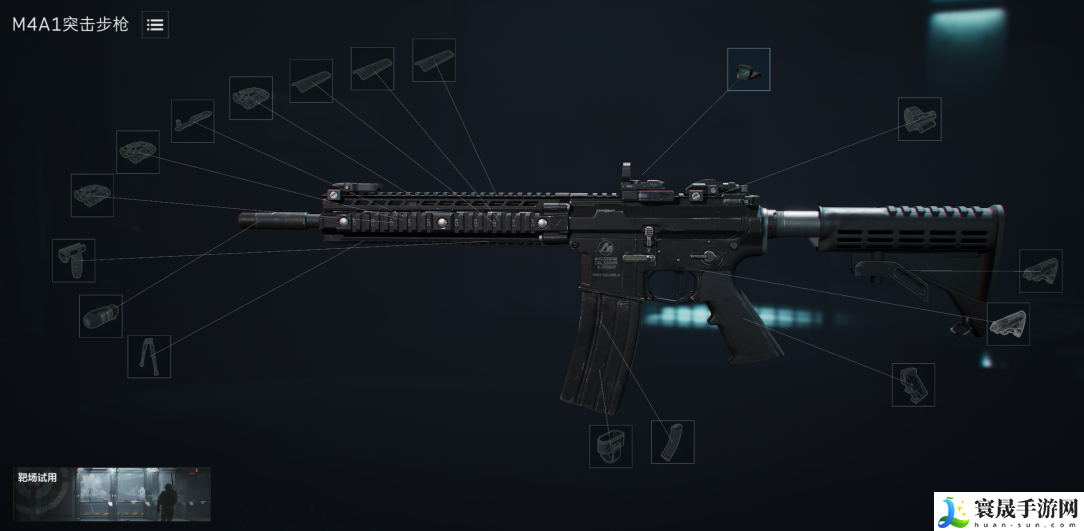Select the vertical foregrip attachment slot
The width and height of the screenshot is (1084, 531).
74,260
